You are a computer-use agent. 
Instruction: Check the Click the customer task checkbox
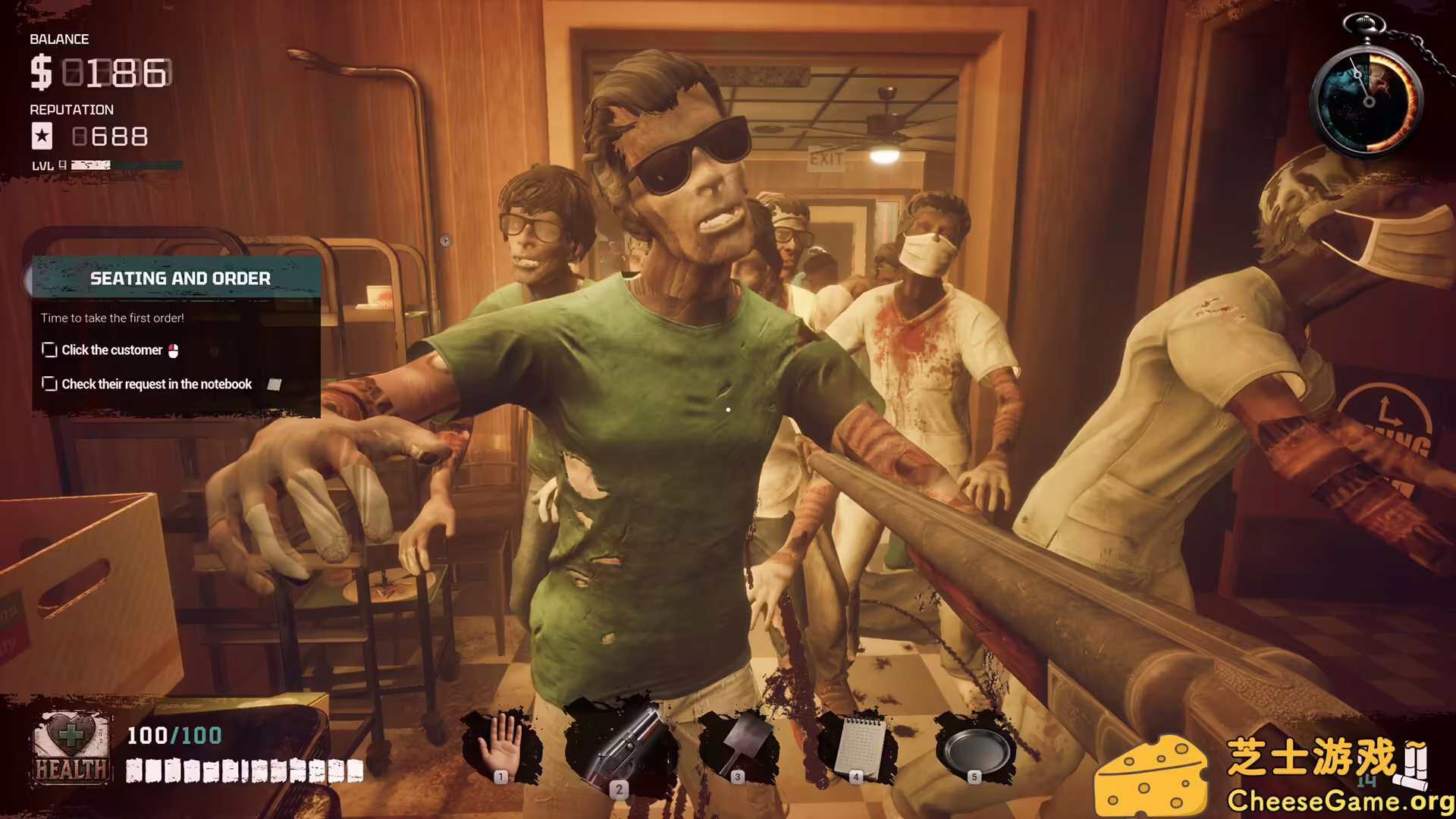(49, 350)
